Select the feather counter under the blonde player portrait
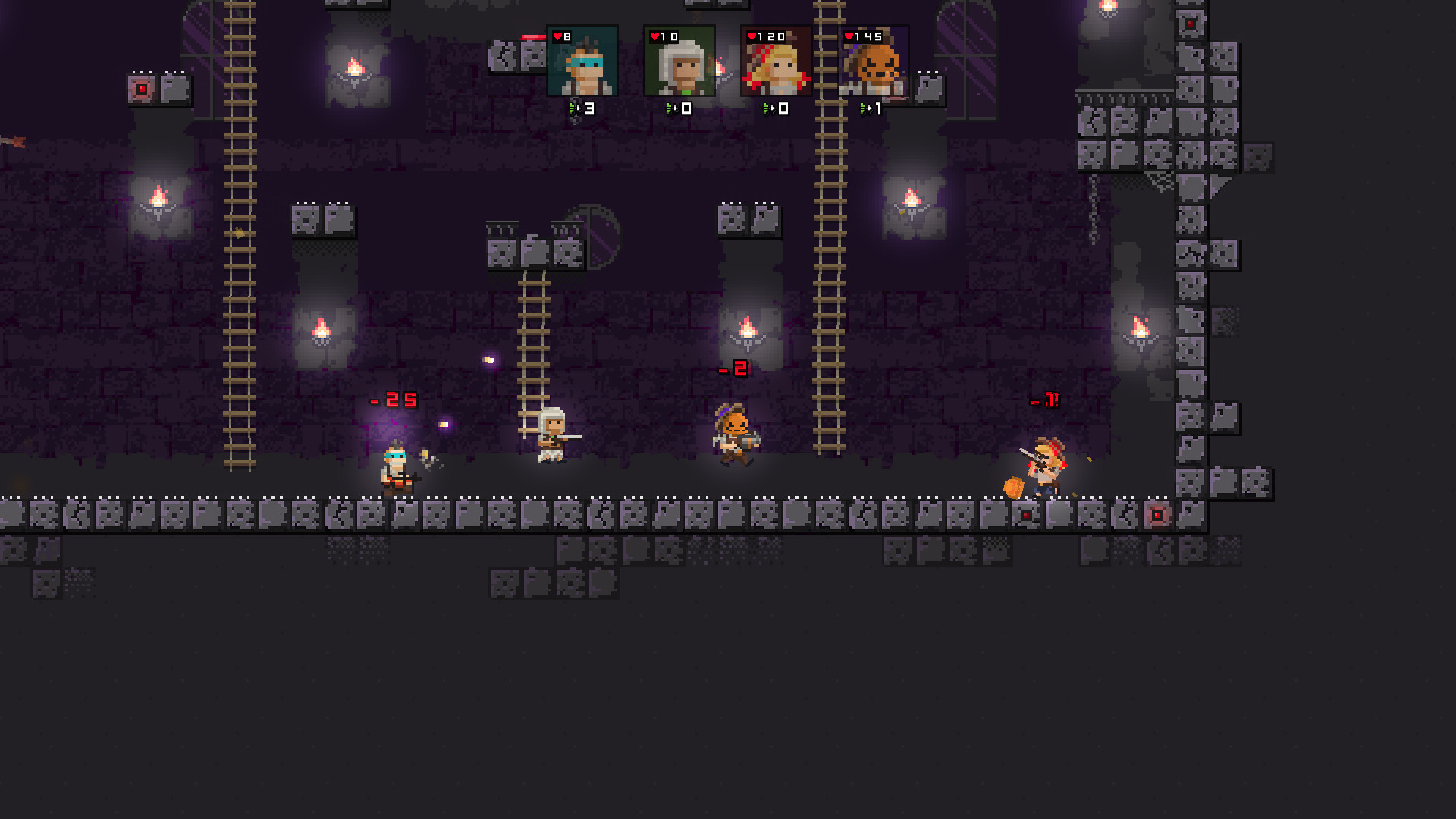The image size is (1456, 819). click(775, 108)
